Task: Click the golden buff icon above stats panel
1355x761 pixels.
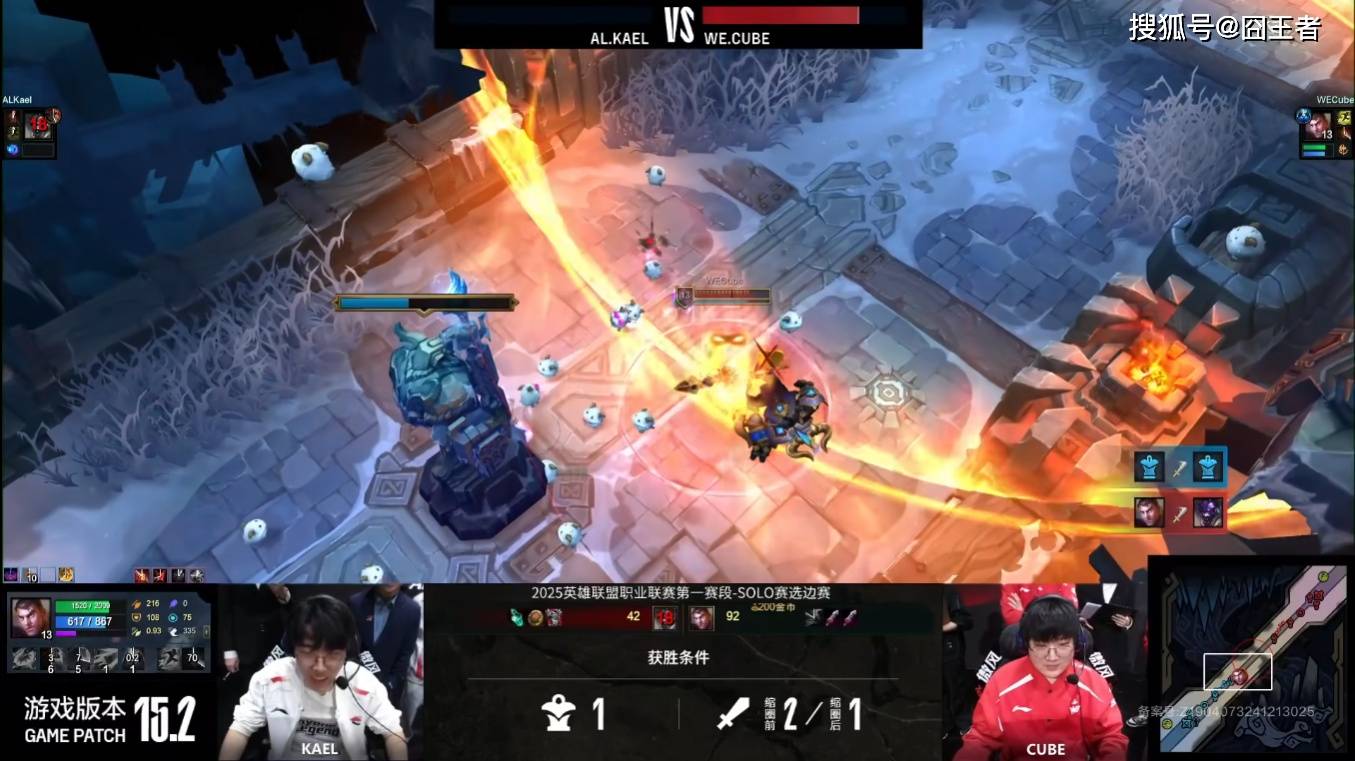Action: (66, 575)
